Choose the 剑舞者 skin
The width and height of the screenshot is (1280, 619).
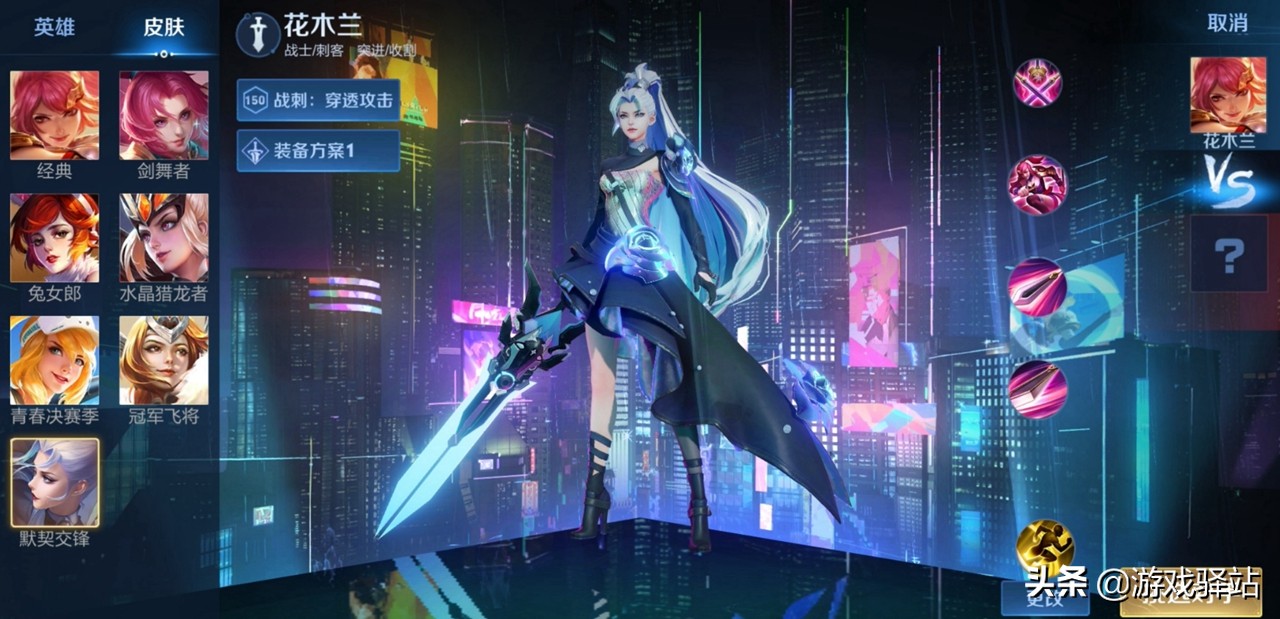click(164, 115)
